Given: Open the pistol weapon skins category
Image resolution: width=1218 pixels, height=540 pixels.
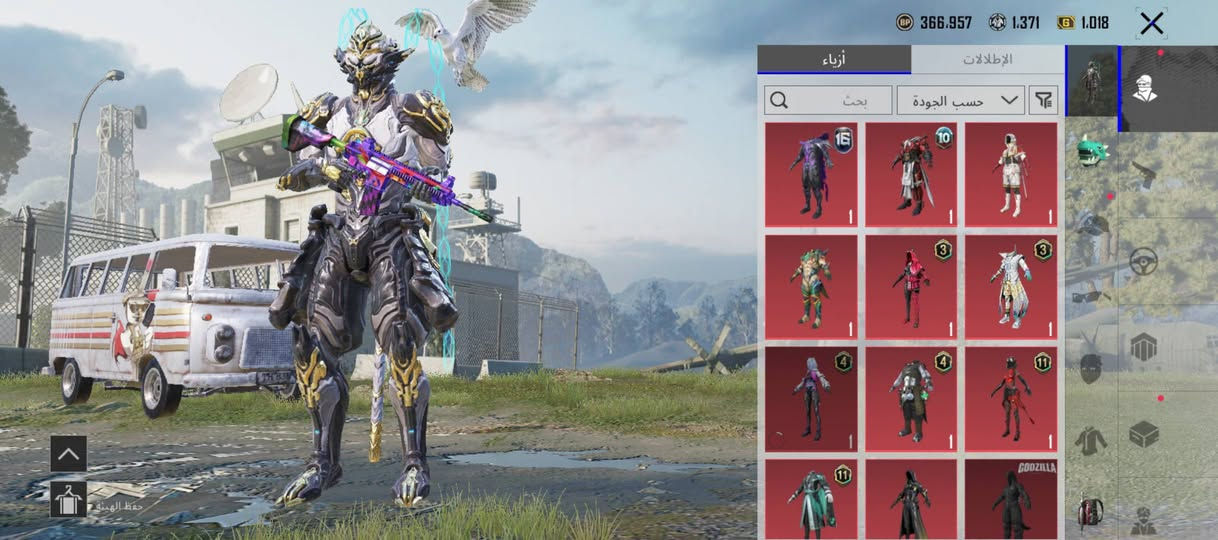Looking at the screenshot, I should point(1144,176).
